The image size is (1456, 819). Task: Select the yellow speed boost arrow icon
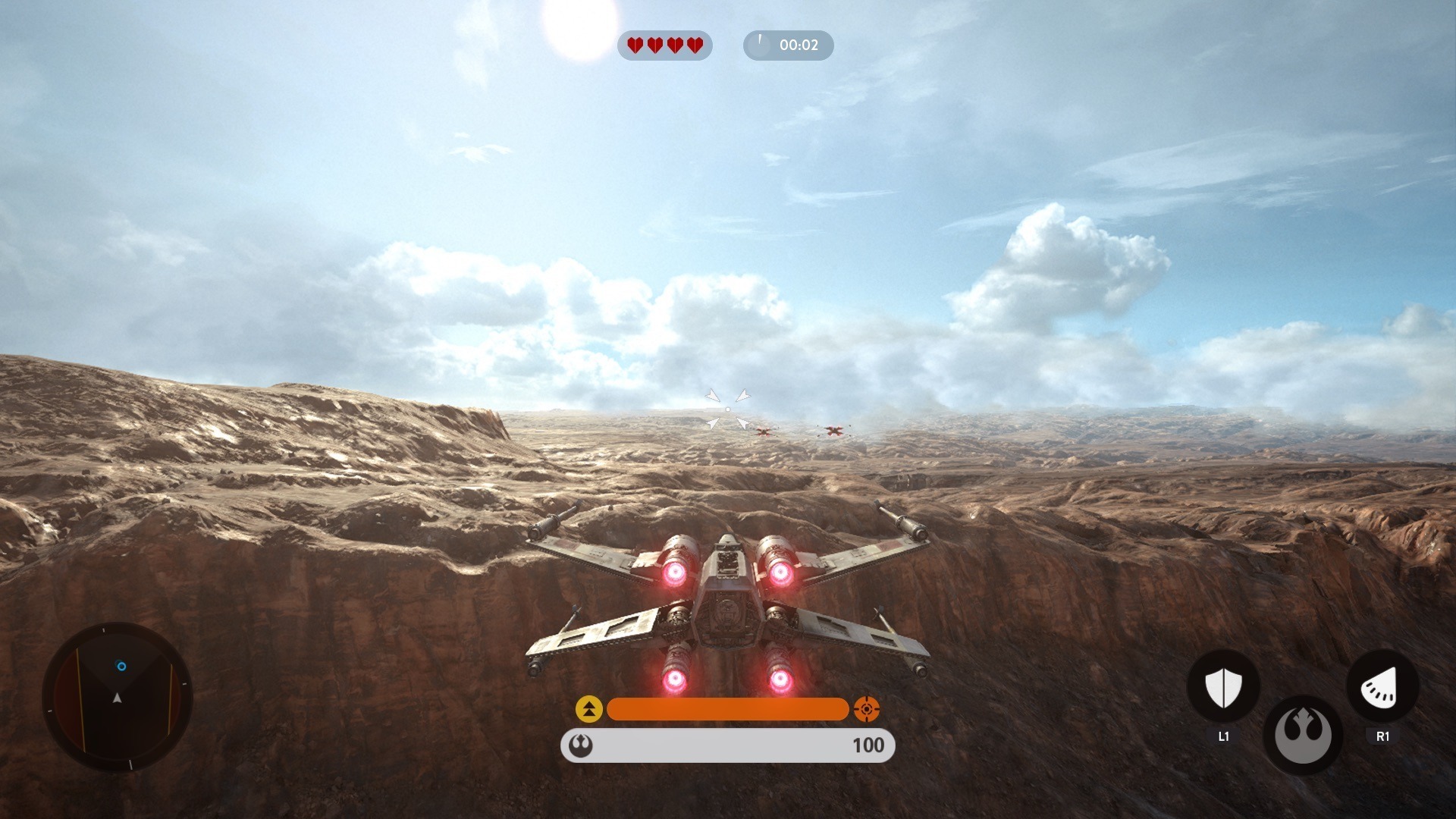pos(589,709)
